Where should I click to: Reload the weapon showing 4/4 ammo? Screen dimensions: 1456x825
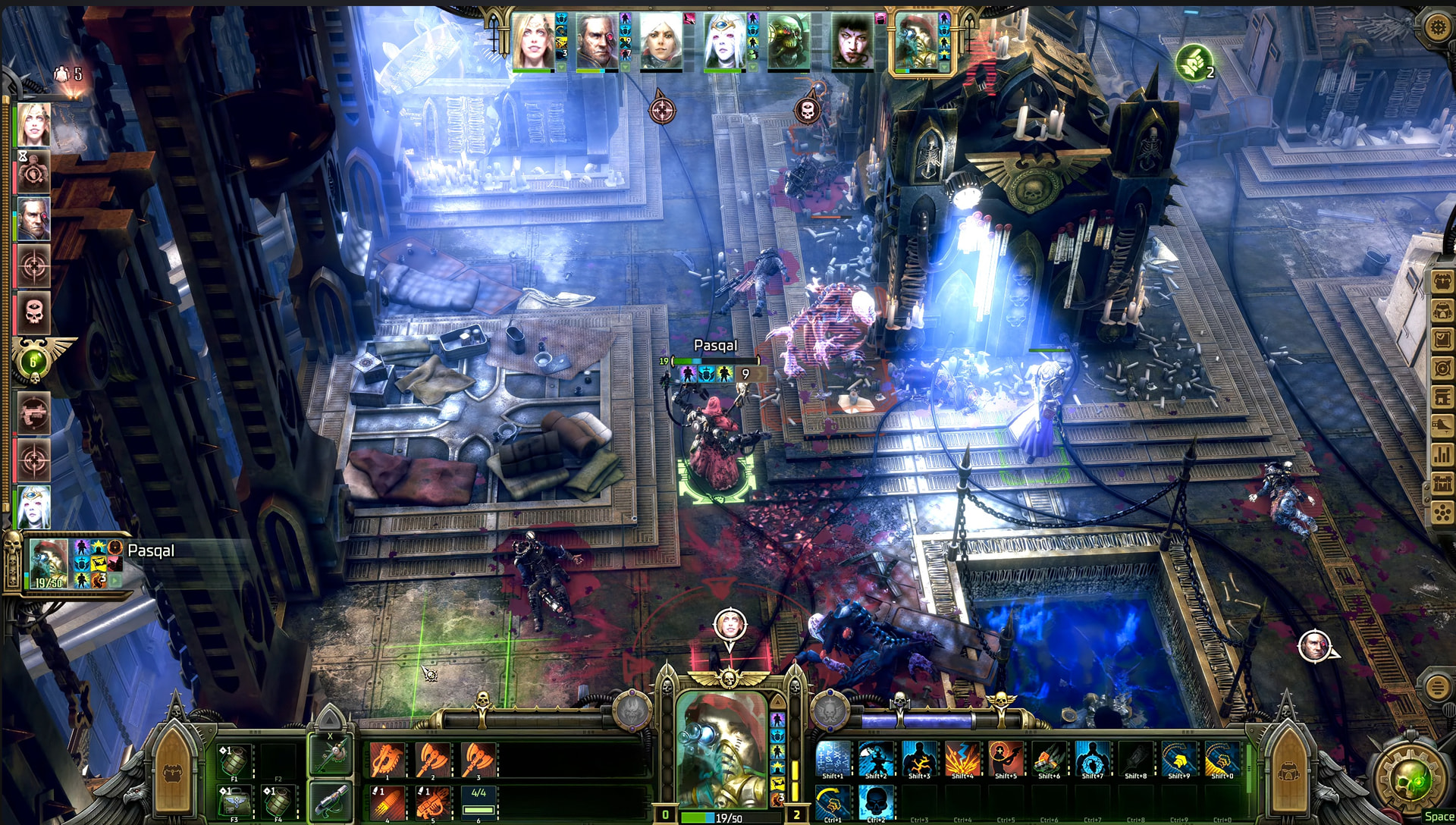(479, 801)
